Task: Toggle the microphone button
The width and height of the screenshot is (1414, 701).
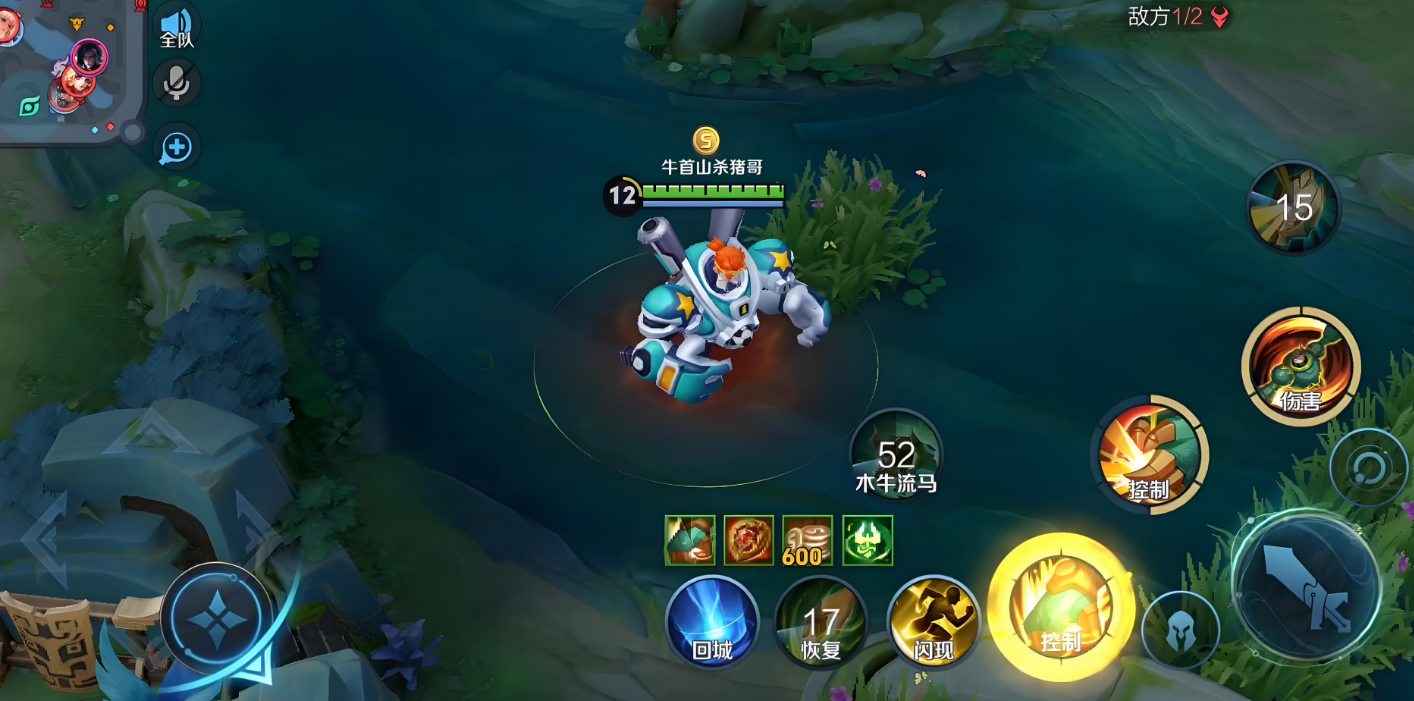Action: [x=177, y=83]
